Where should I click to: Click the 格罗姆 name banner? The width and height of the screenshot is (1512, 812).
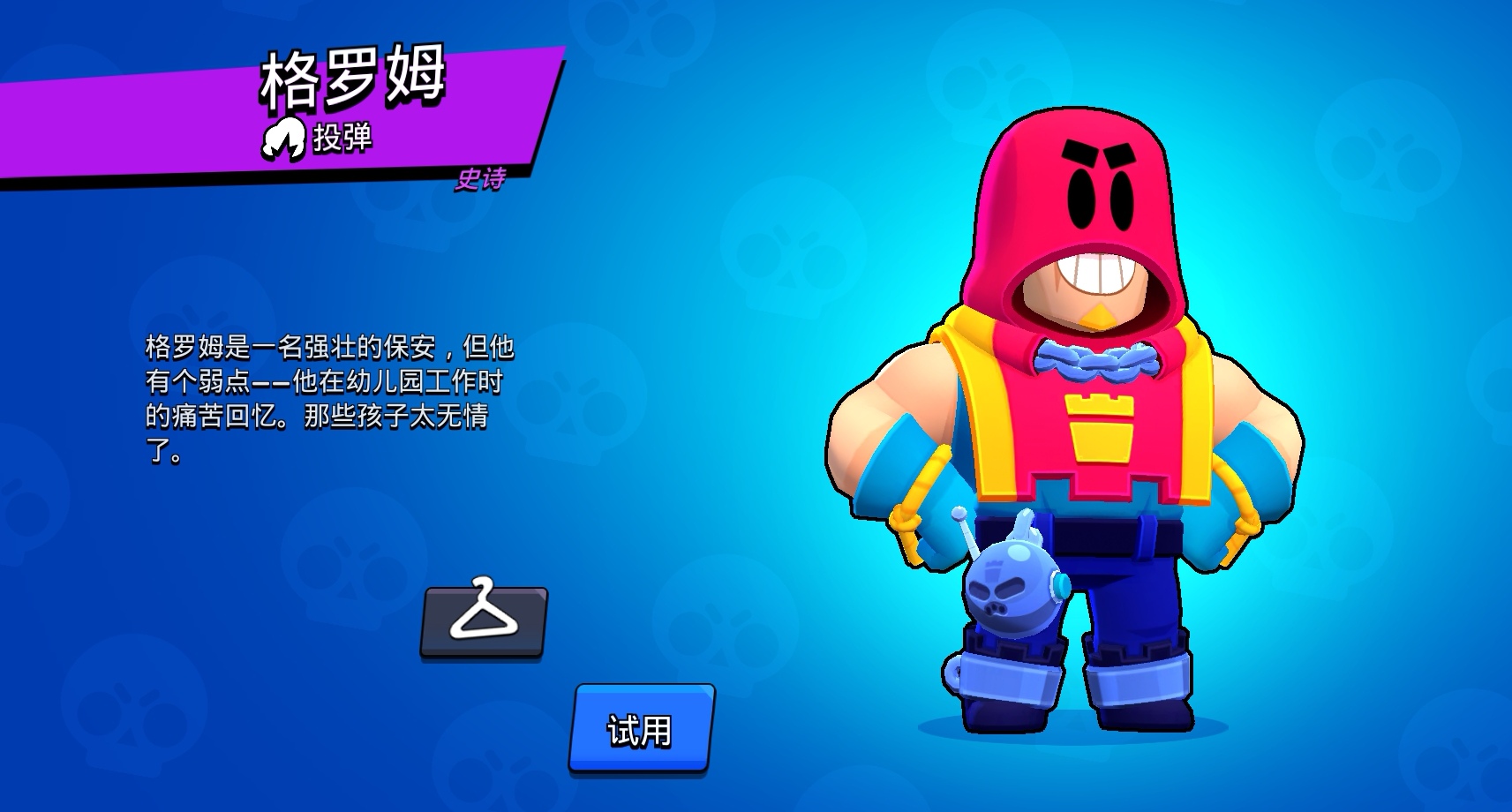pos(353,78)
